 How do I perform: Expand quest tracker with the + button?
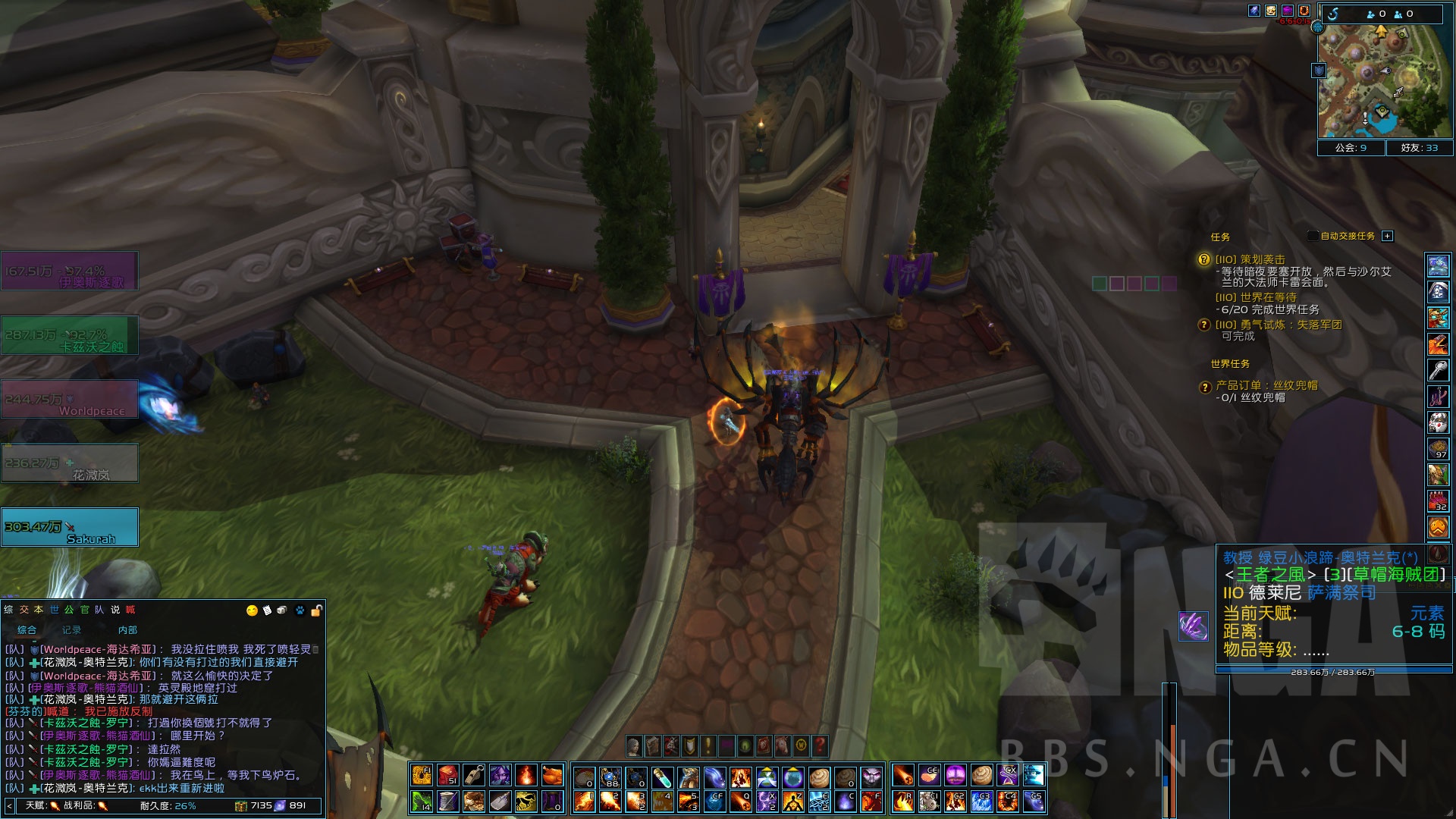[x=1387, y=236]
